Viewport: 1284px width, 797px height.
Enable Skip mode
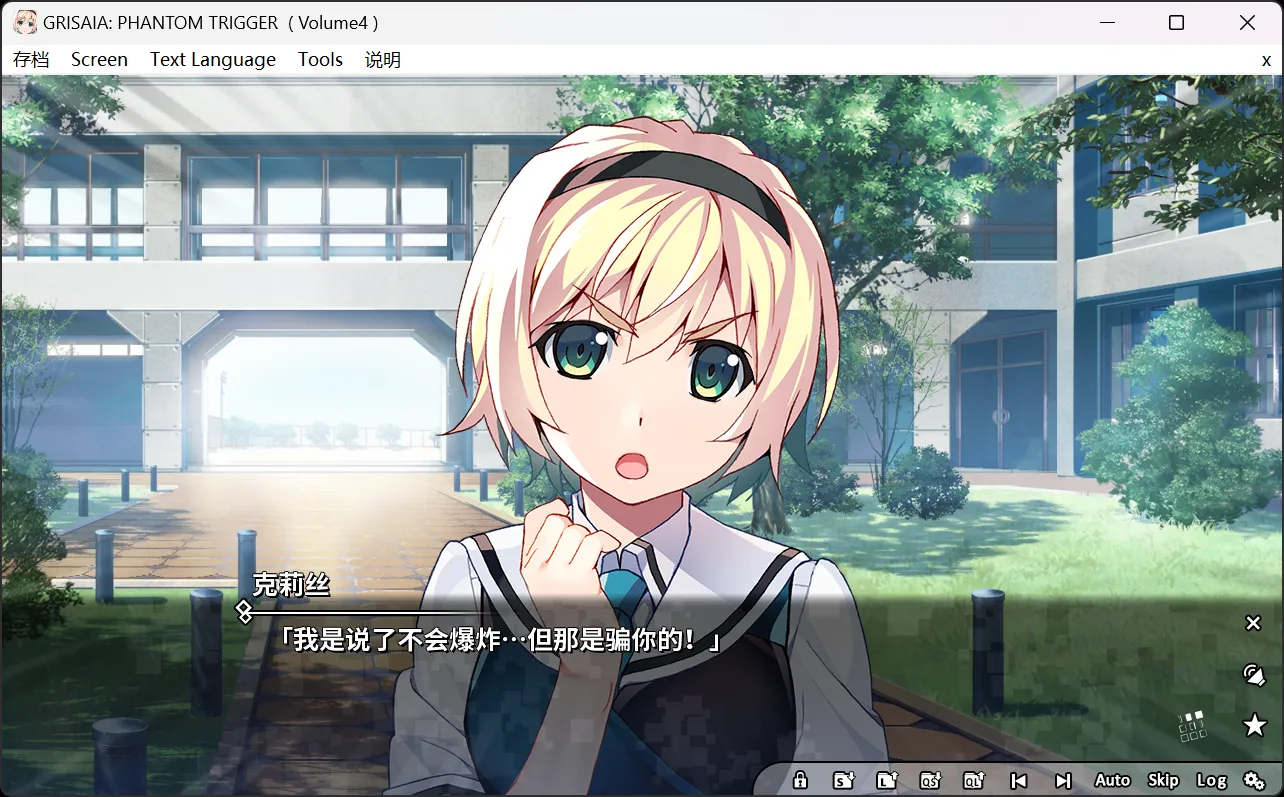1163,779
